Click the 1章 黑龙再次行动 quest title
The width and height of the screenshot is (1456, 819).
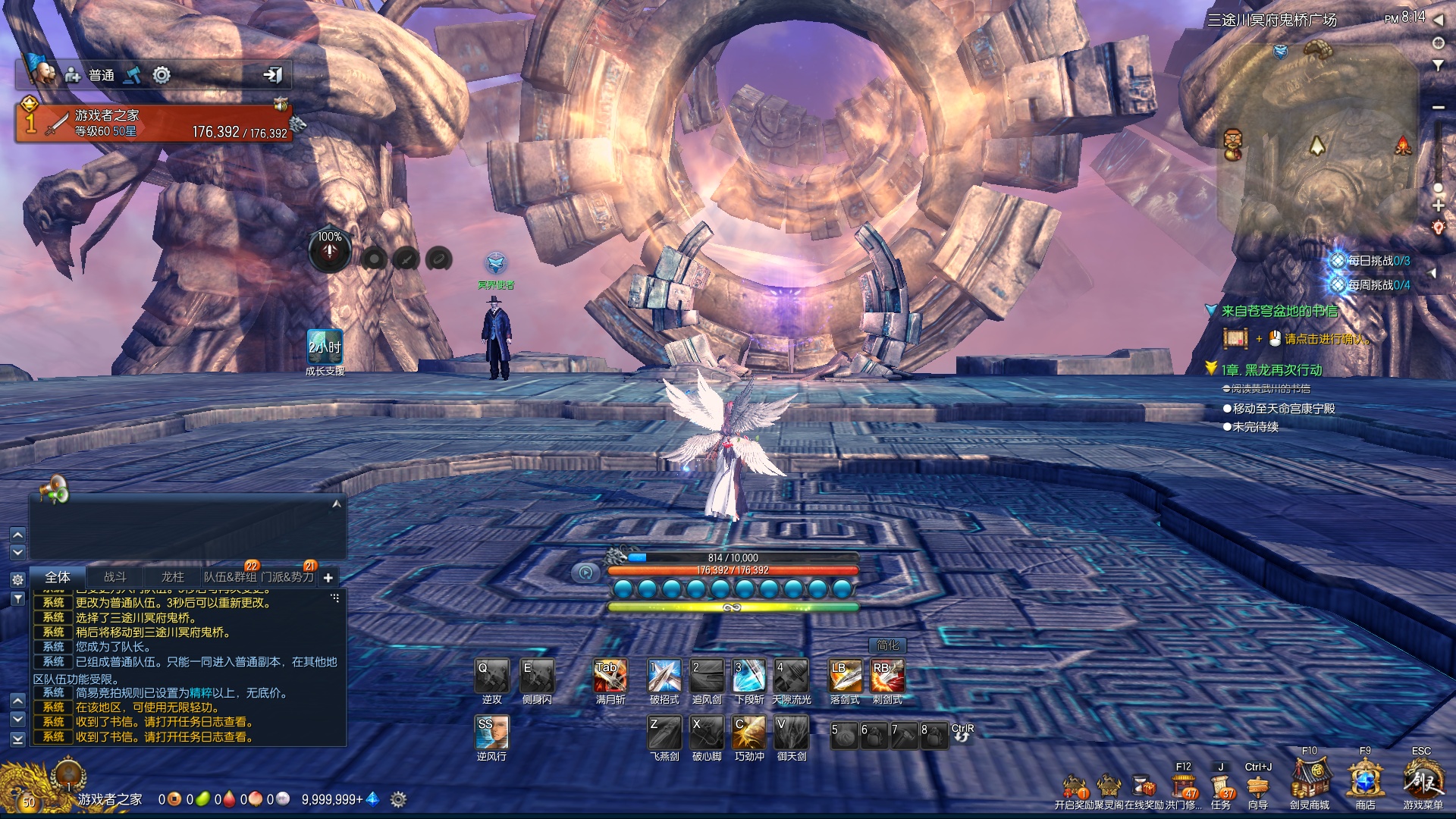[1272, 370]
